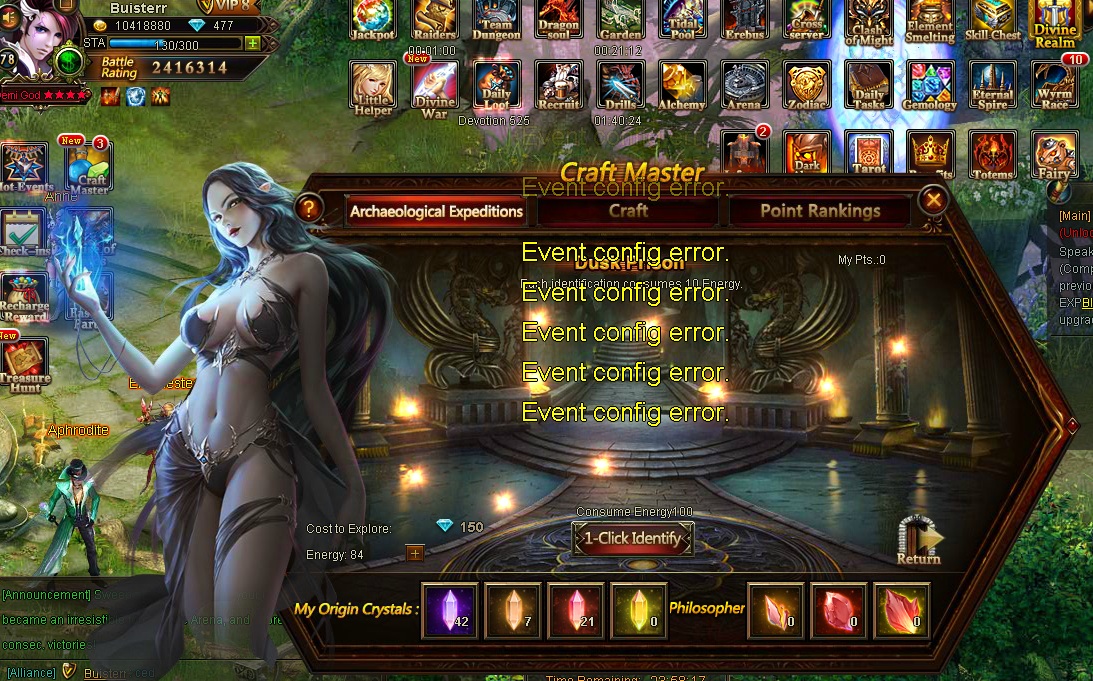Image resolution: width=1093 pixels, height=681 pixels.
Task: Open the Divine Realm icon
Action: pyautogui.click(x=1055, y=22)
